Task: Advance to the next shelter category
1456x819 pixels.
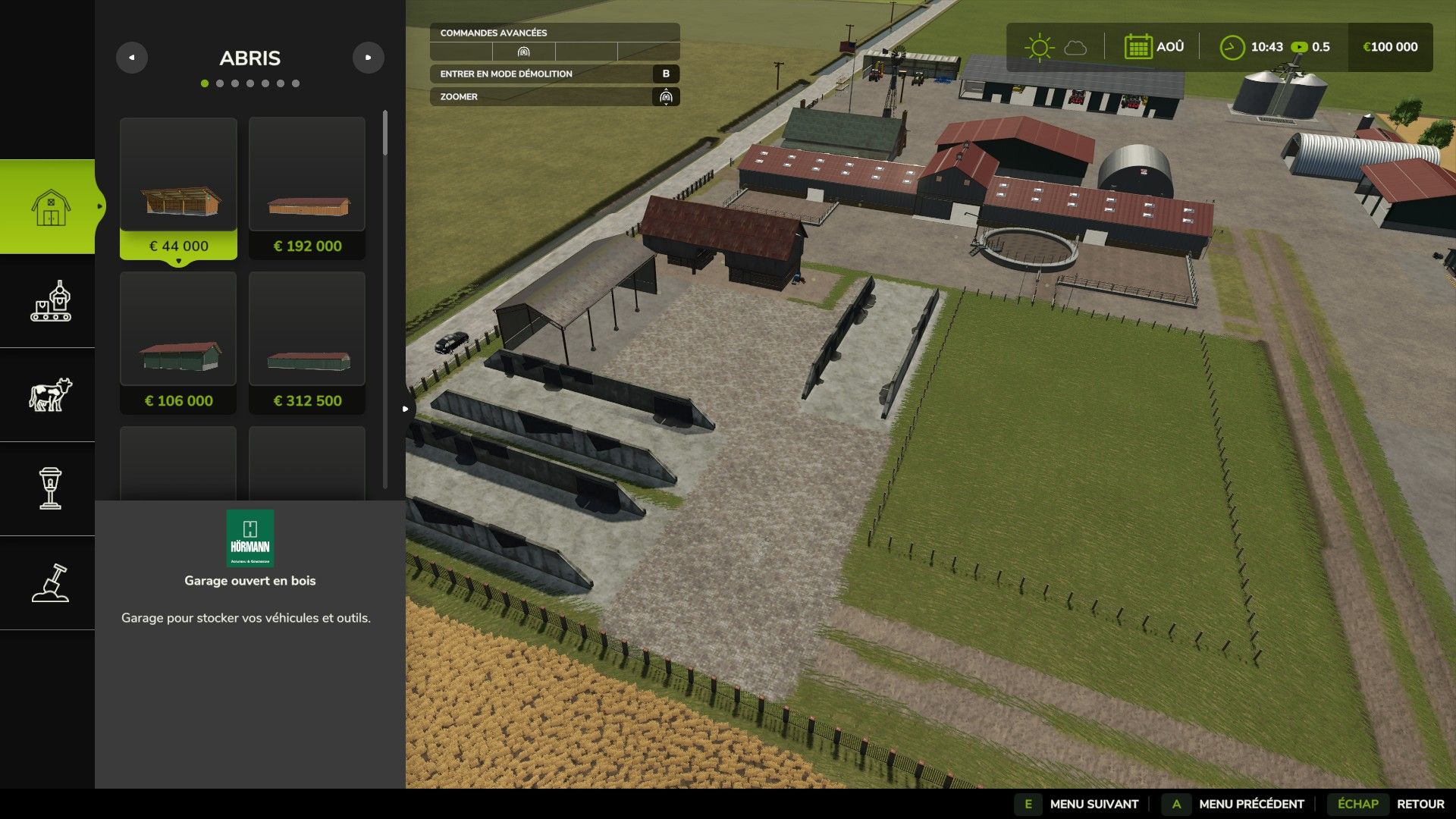Action: click(369, 58)
